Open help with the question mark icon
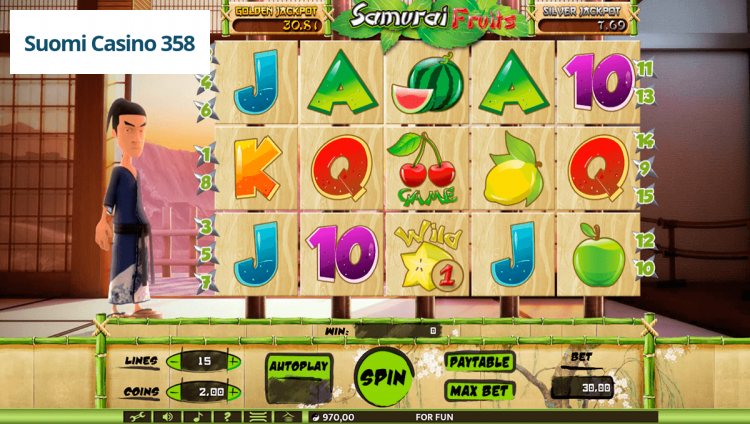The image size is (750, 424). (227, 417)
